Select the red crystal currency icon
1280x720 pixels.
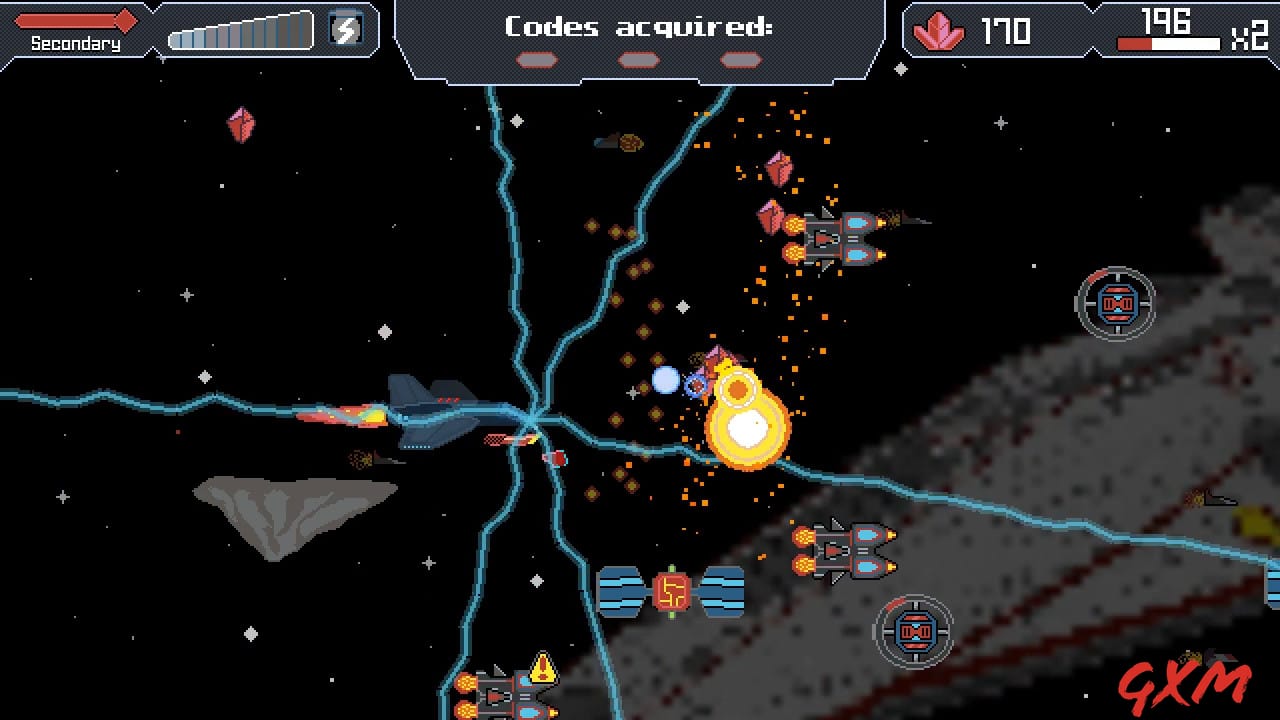point(938,31)
